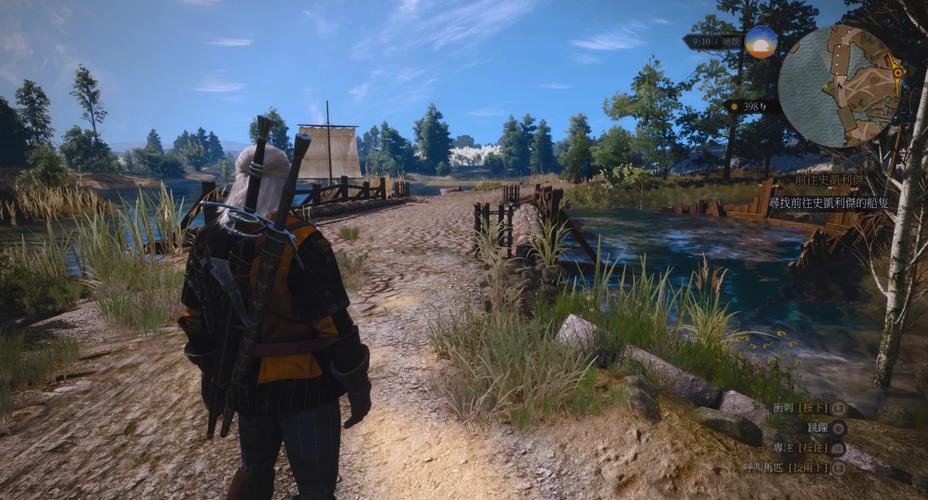Open the tracked quest title 前往史凱利傑

(829, 181)
